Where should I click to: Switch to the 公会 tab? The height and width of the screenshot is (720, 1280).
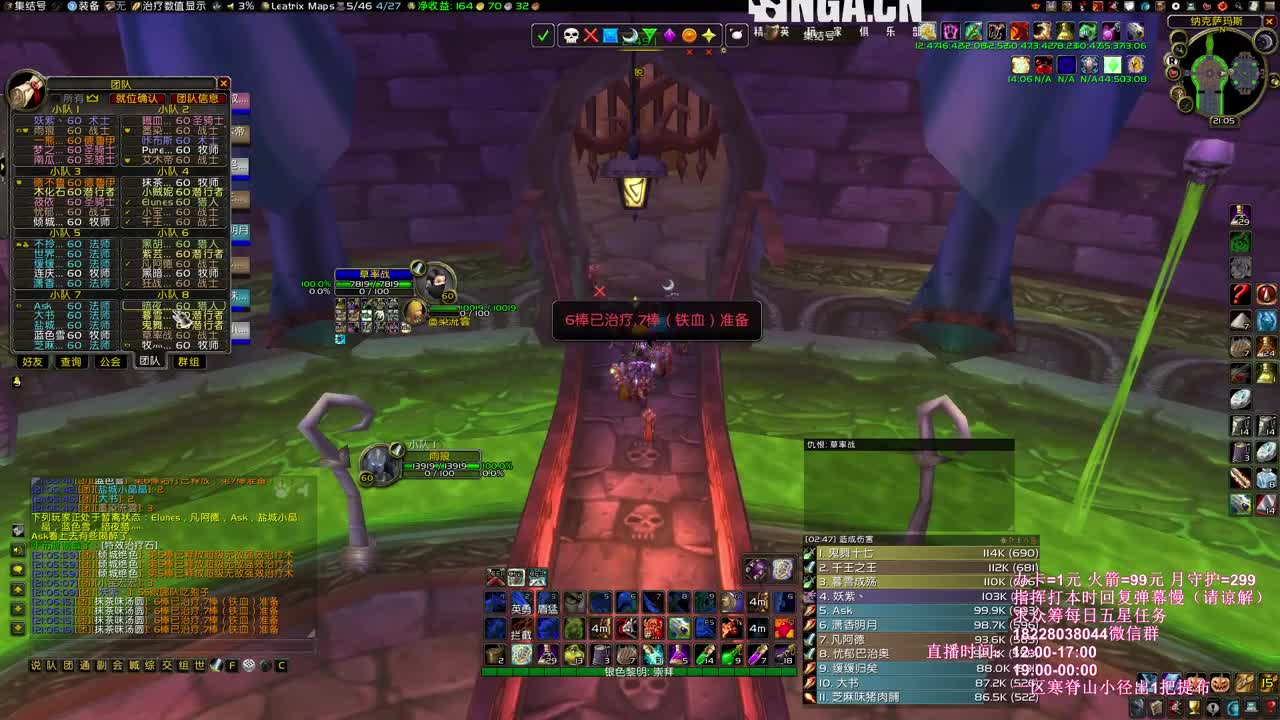pyautogui.click(x=110, y=362)
